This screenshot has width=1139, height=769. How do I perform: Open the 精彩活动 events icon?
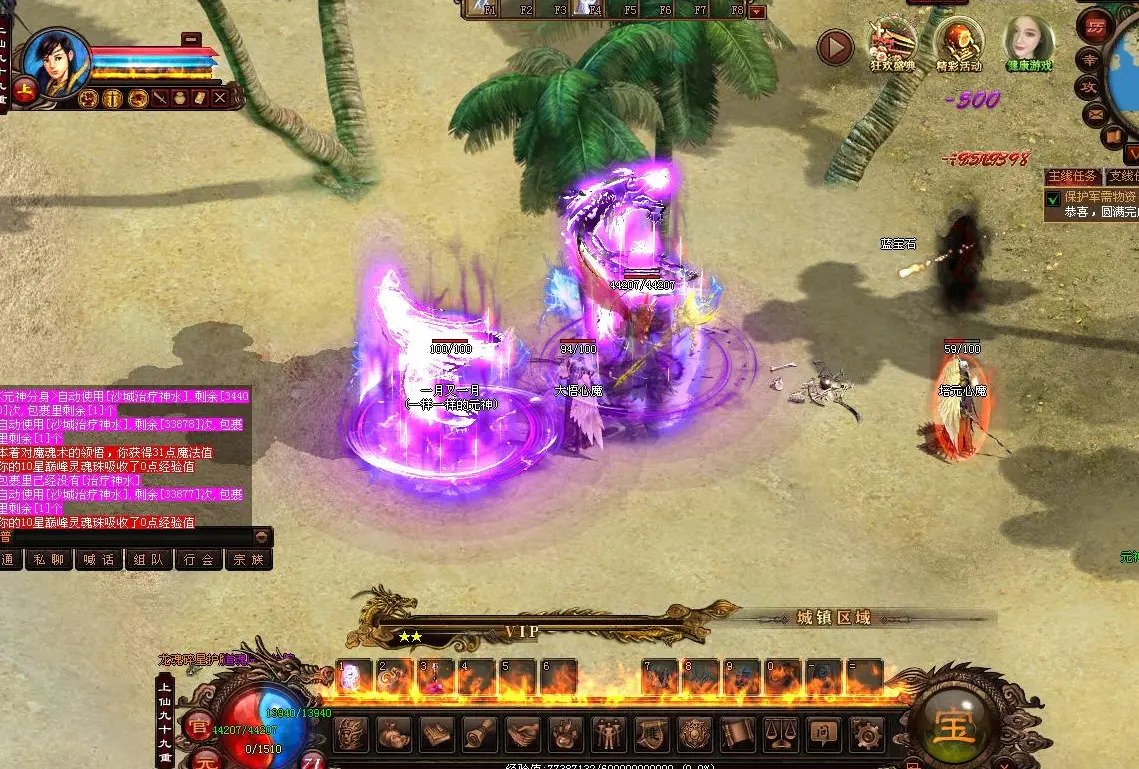tap(958, 43)
